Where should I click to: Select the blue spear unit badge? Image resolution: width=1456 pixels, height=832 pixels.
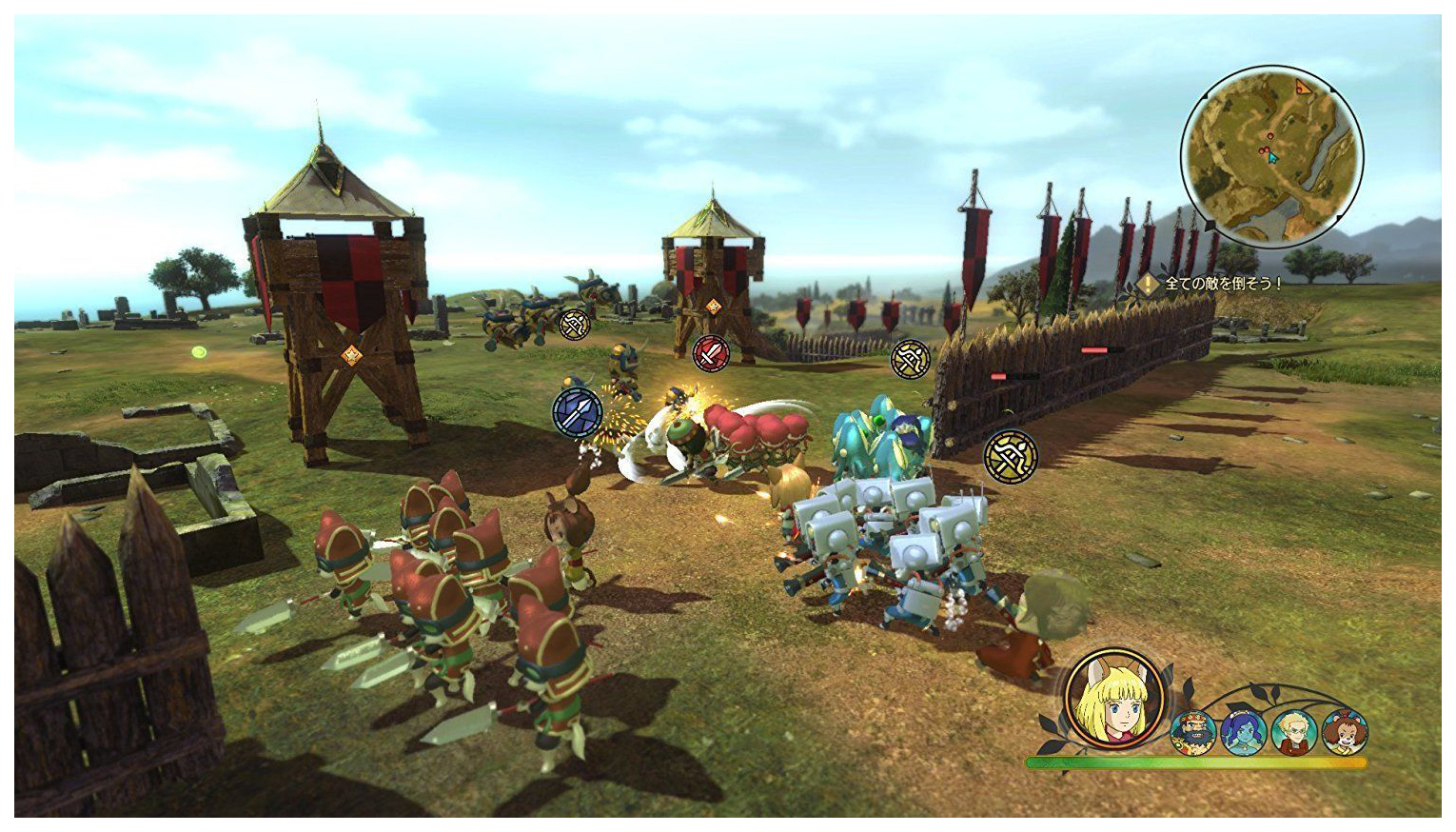click(x=578, y=412)
